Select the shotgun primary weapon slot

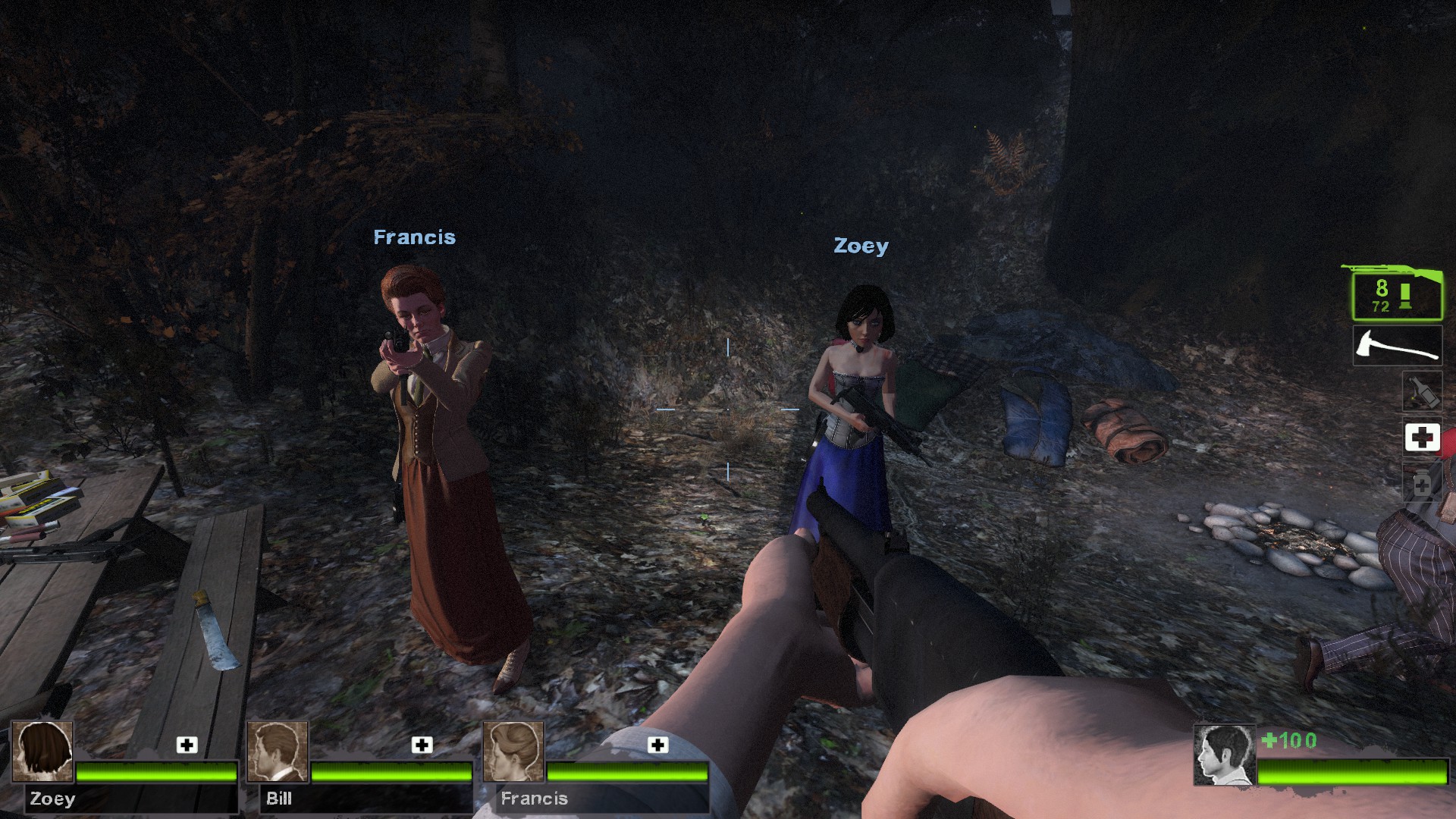pos(1395,295)
